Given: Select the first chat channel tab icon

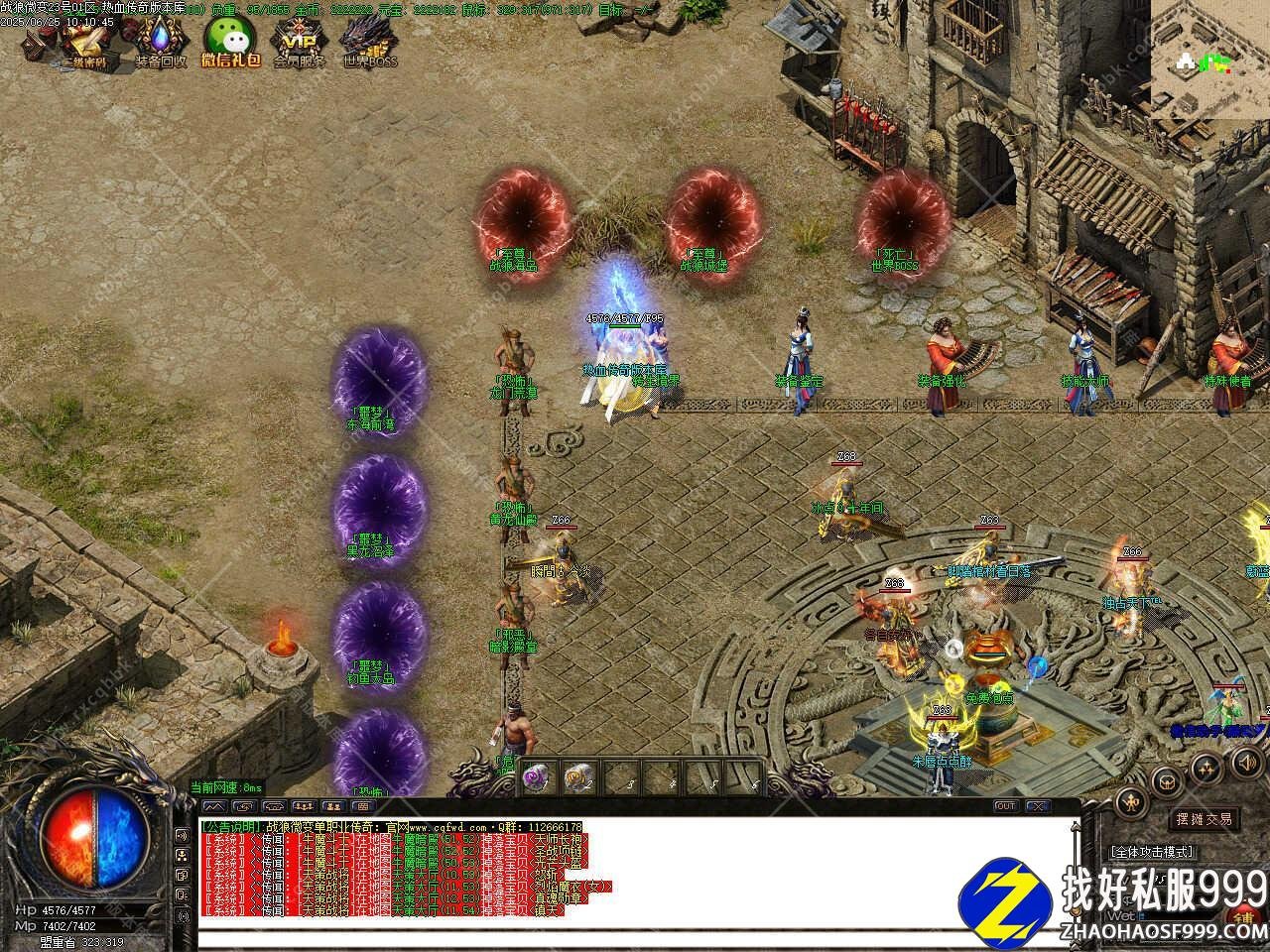Looking at the screenshot, I should [x=215, y=806].
